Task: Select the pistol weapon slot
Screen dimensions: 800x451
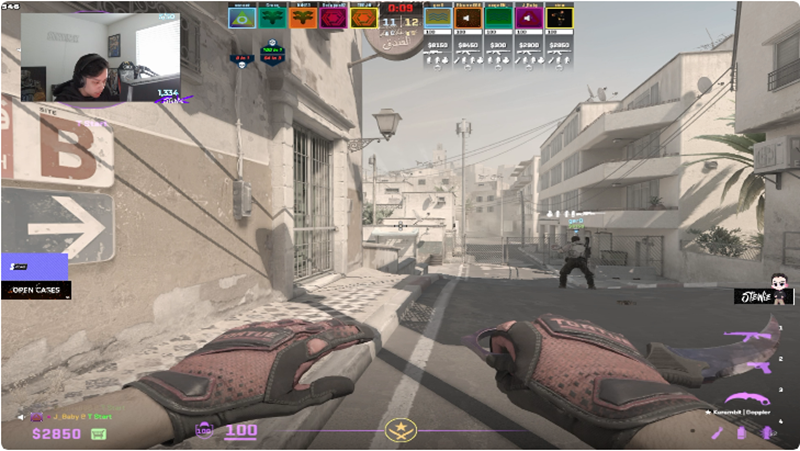Action: click(758, 366)
